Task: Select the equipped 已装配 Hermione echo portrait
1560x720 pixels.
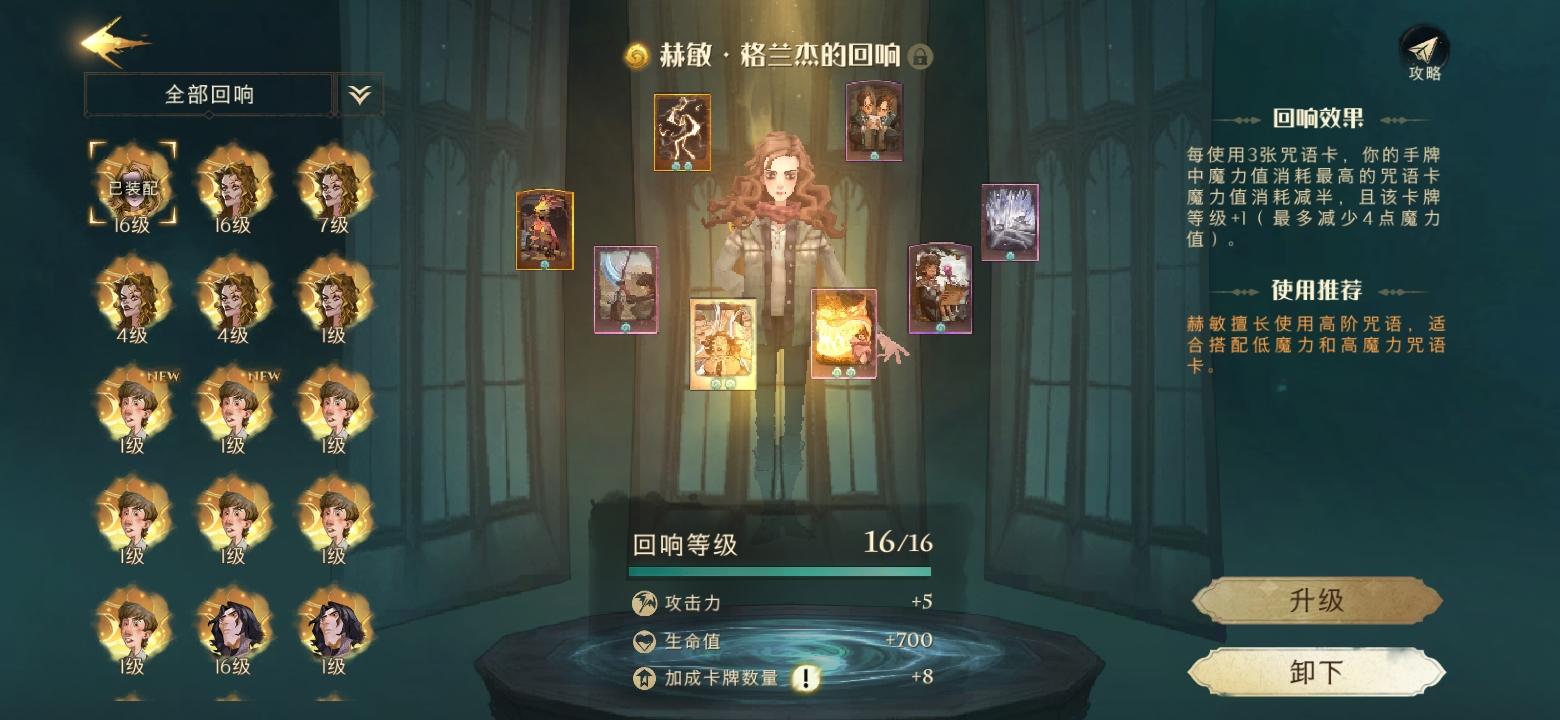Action: (131, 185)
